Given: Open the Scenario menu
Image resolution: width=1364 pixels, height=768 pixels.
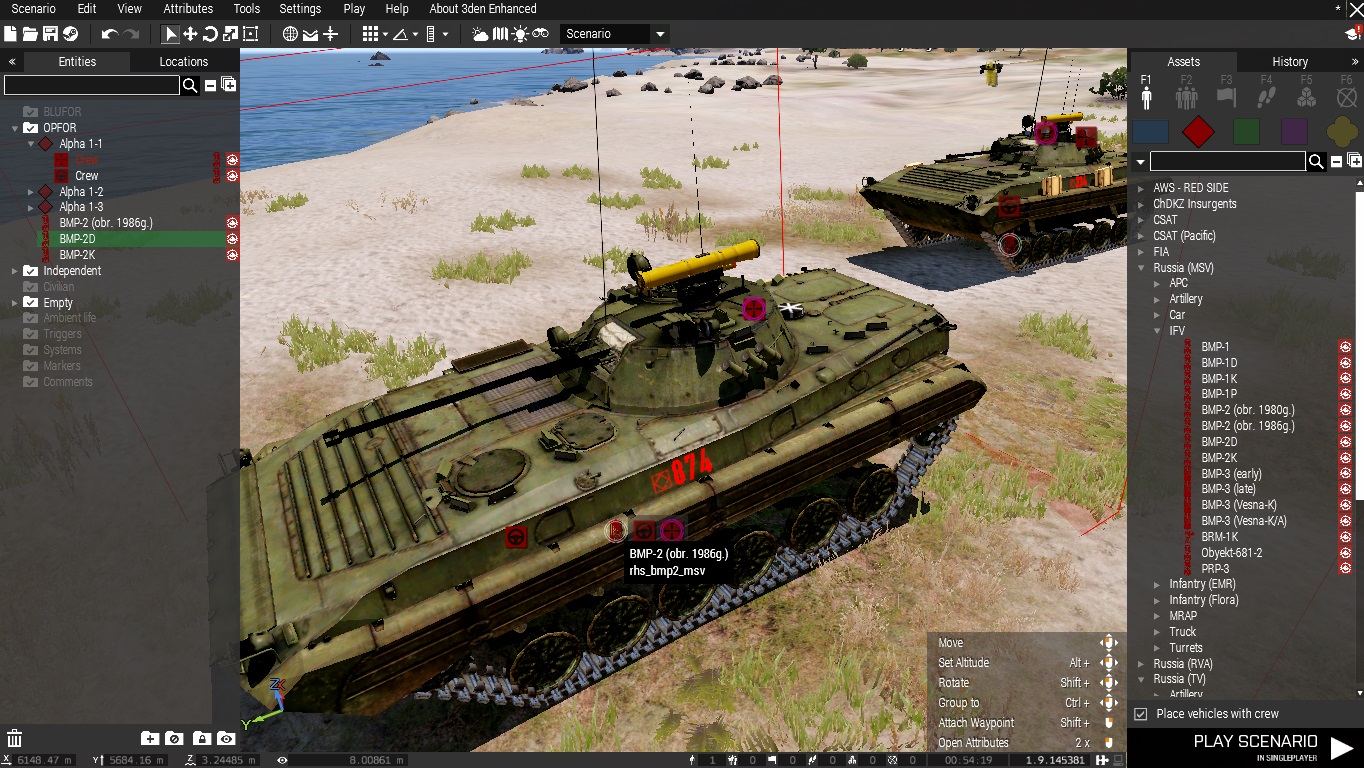Looking at the screenshot, I should (33, 9).
